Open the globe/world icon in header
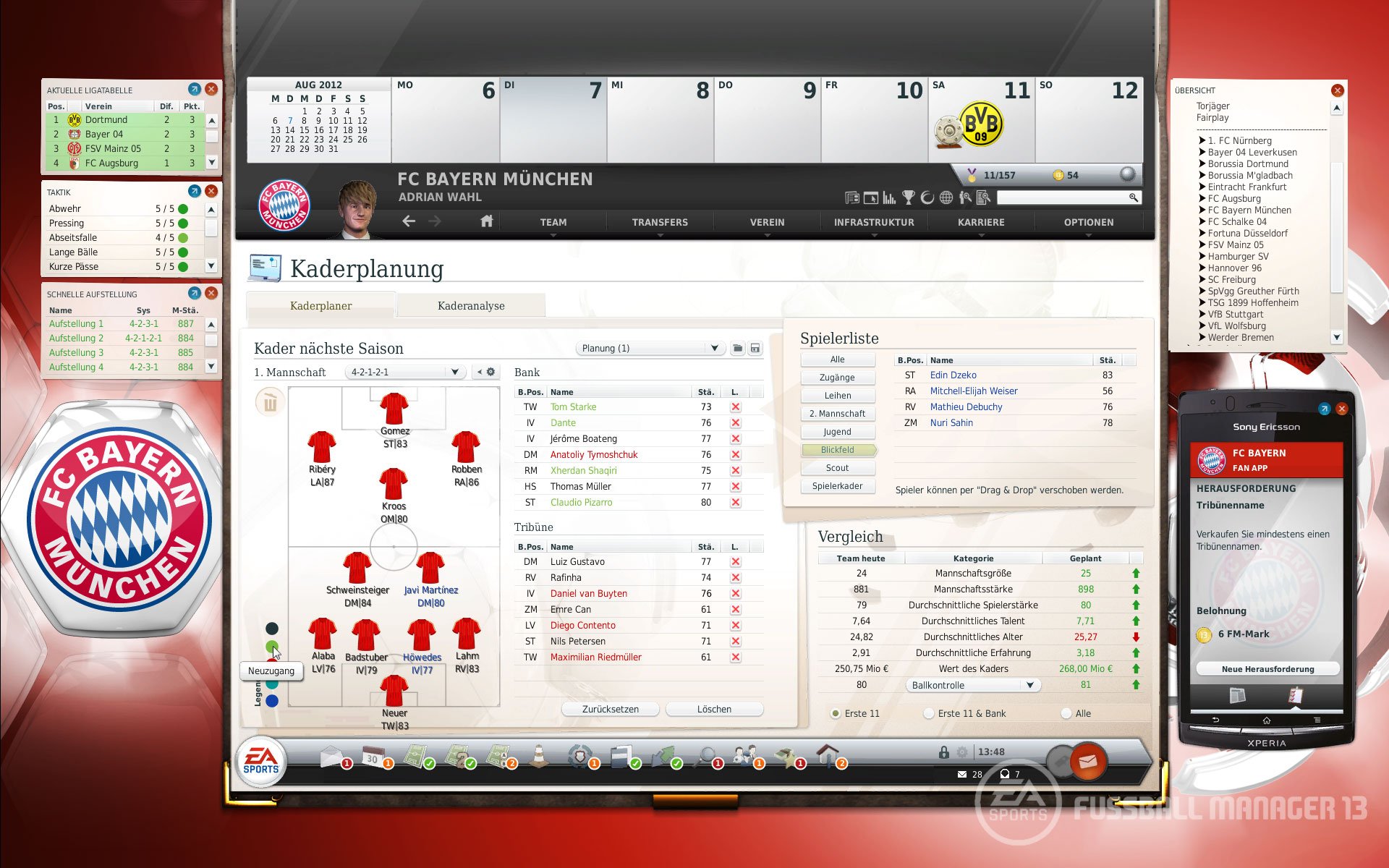Image resolution: width=1389 pixels, height=868 pixels. click(x=946, y=197)
